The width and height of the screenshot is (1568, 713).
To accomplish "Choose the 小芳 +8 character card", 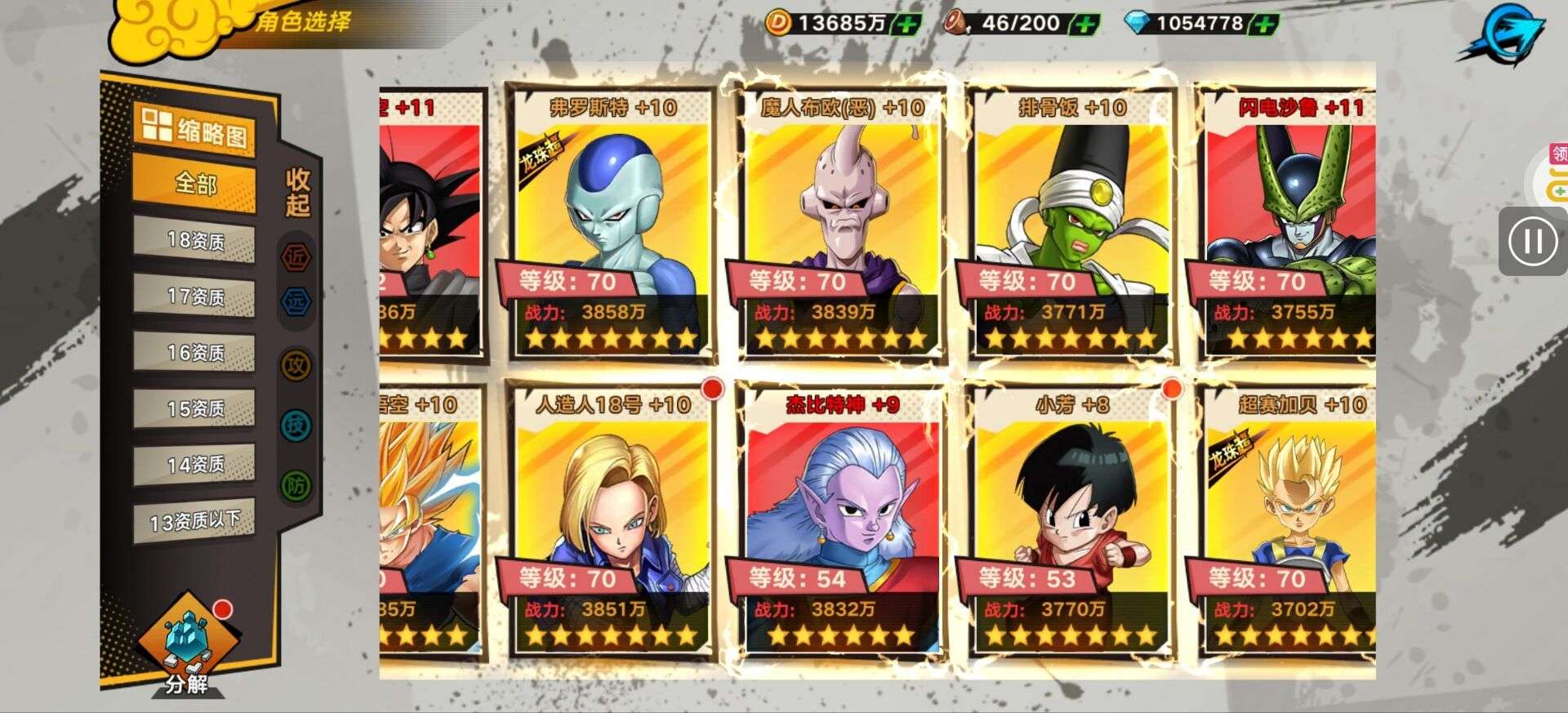I will coord(1071,521).
